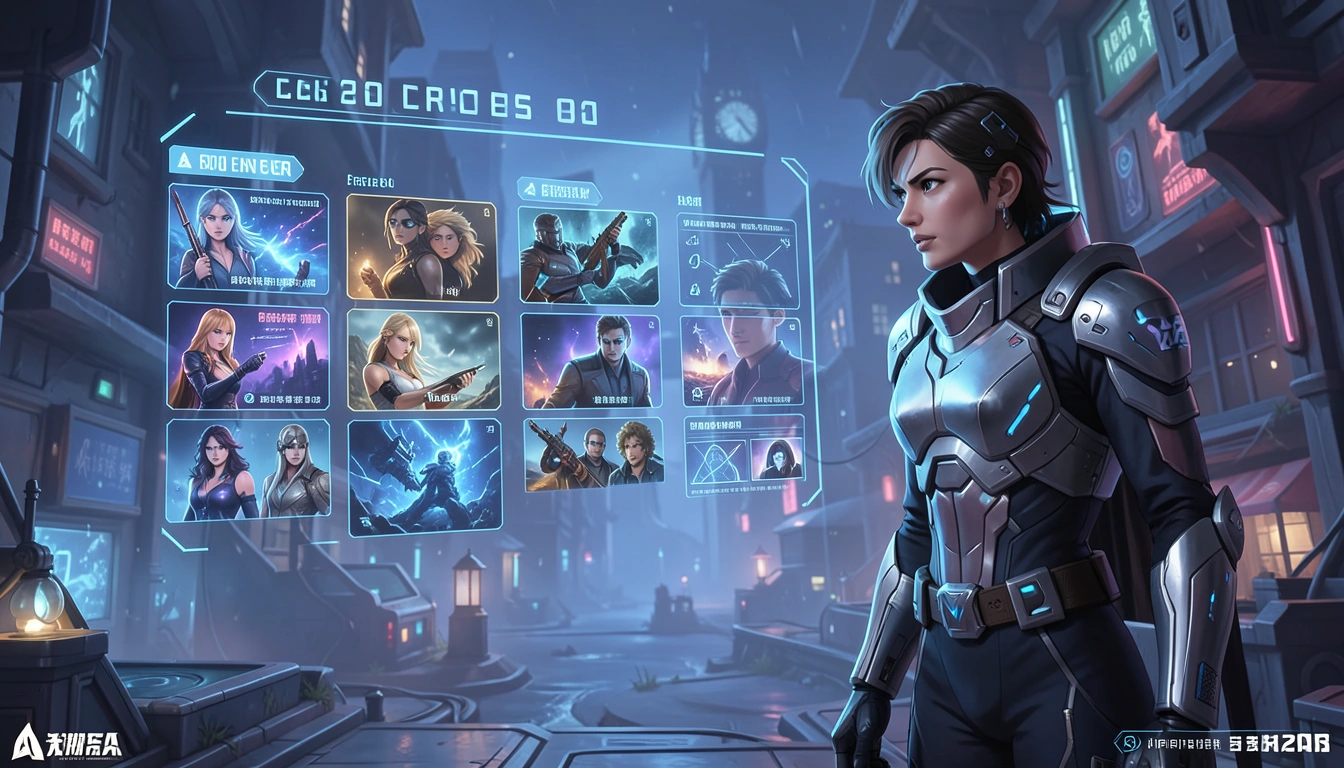Choose the dark-haired man on purple background card

tap(590, 361)
